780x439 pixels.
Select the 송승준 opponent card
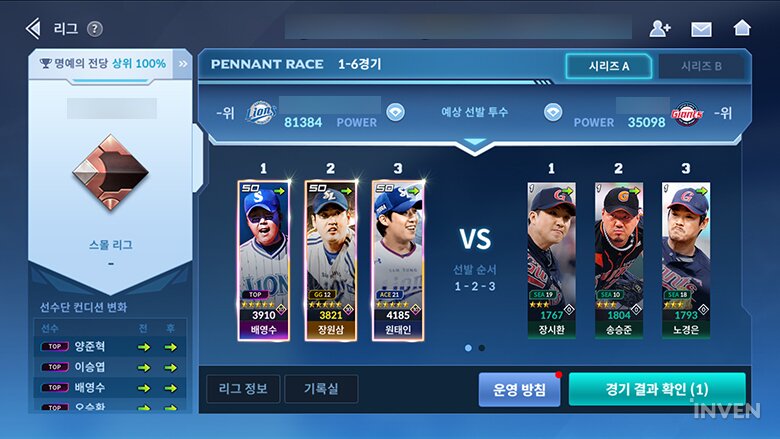(x=618, y=261)
